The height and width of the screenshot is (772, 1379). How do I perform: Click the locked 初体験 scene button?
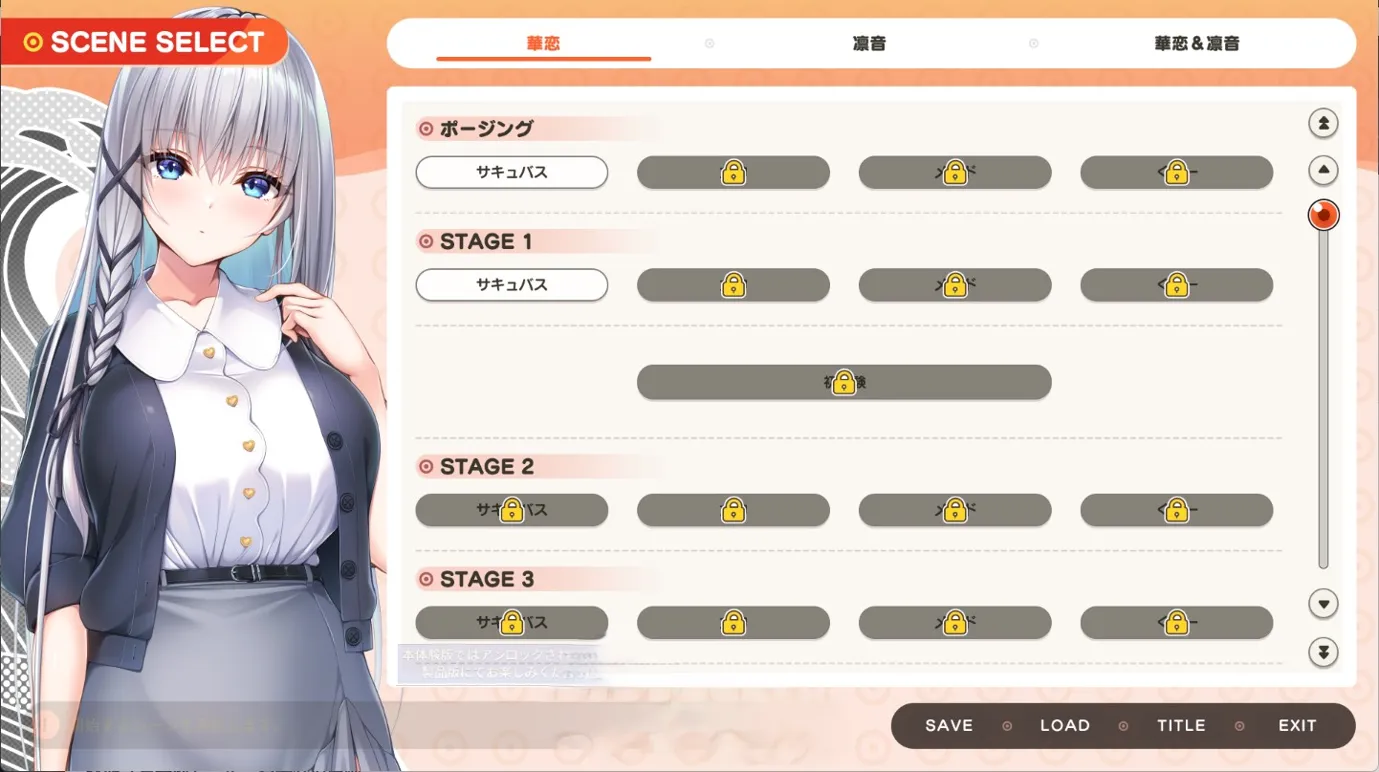tap(843, 382)
